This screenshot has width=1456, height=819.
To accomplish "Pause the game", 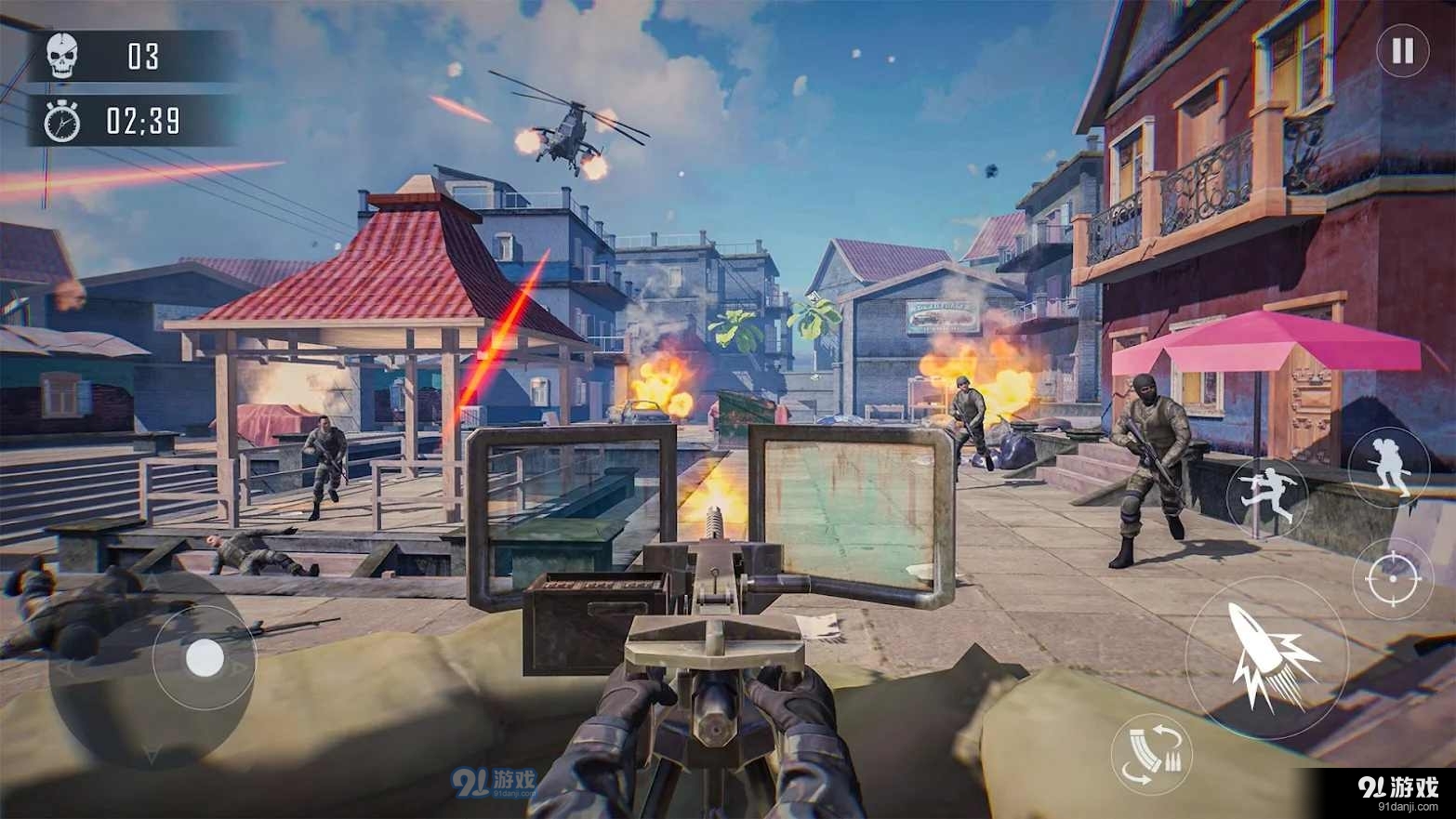I will click(x=1402, y=50).
